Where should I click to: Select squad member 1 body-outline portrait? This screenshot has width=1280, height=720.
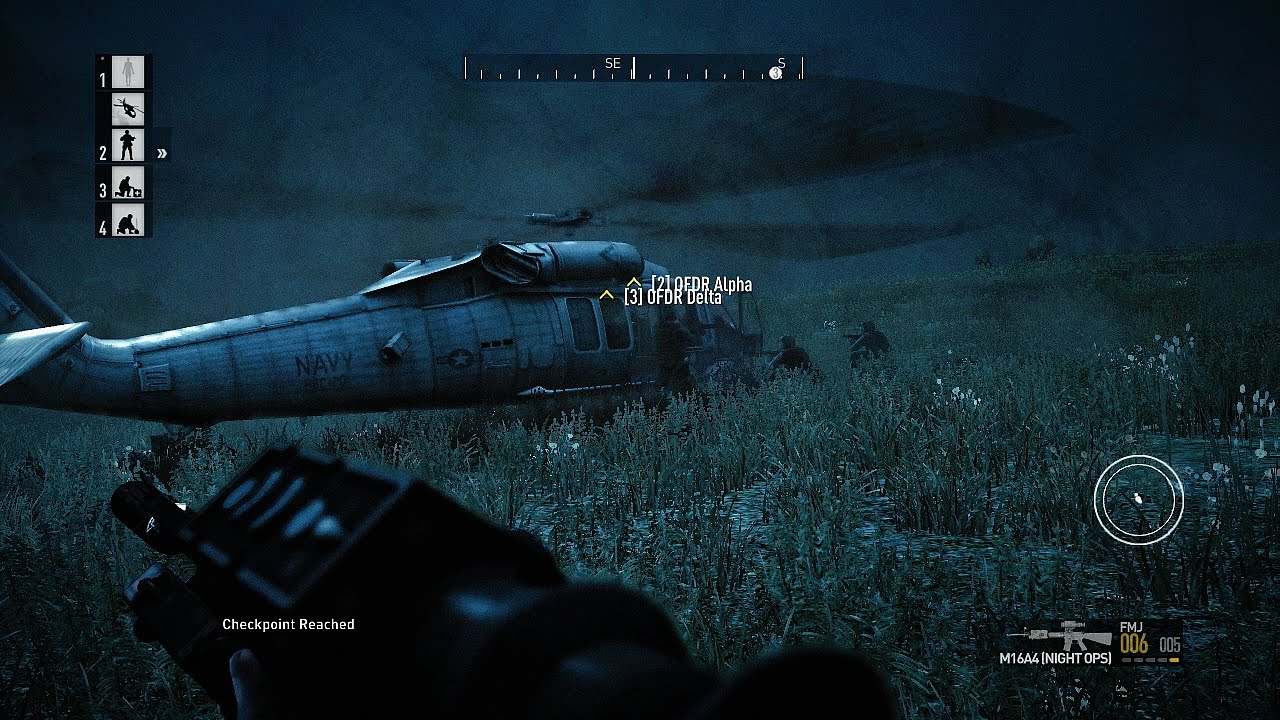(x=128, y=72)
